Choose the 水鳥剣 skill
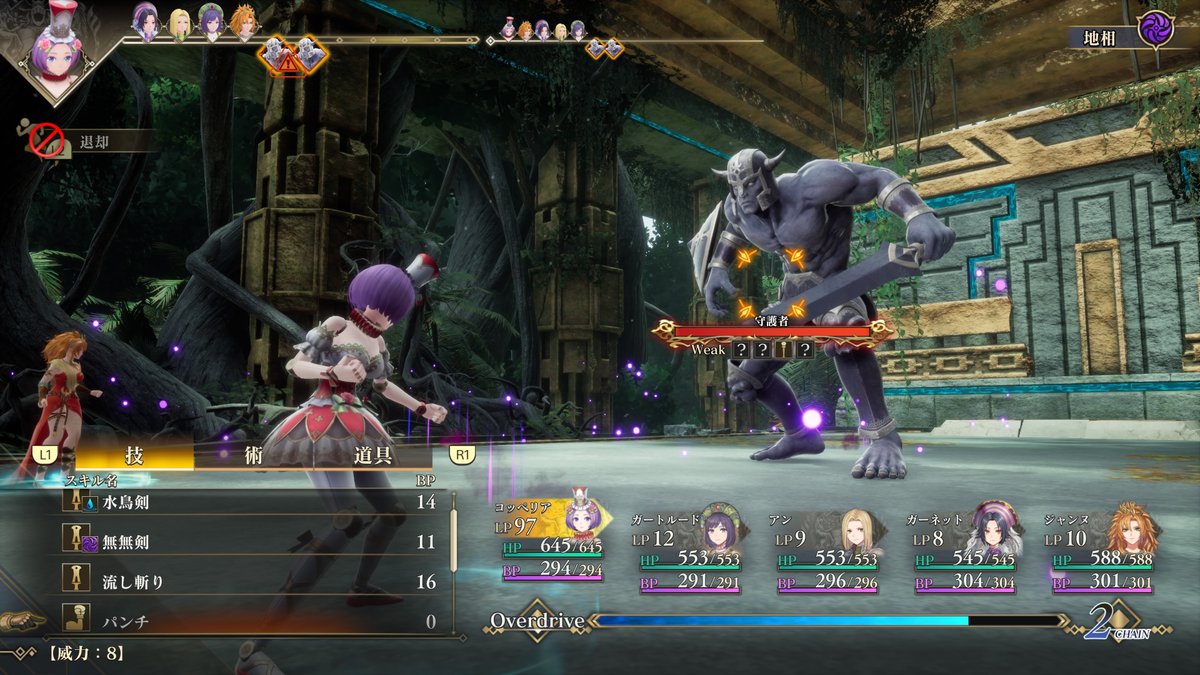Image resolution: width=1200 pixels, height=675 pixels. tap(250, 502)
